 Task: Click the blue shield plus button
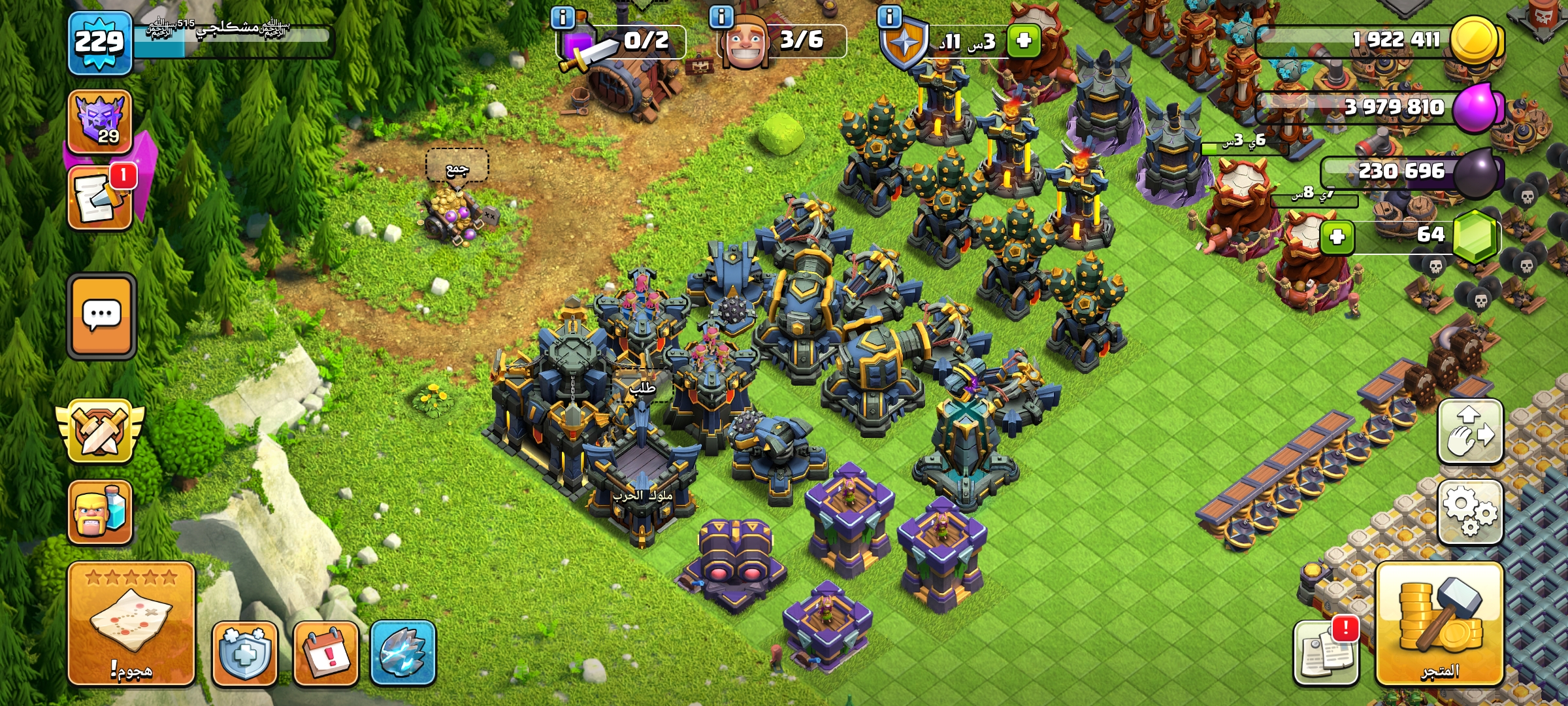[x=245, y=652]
